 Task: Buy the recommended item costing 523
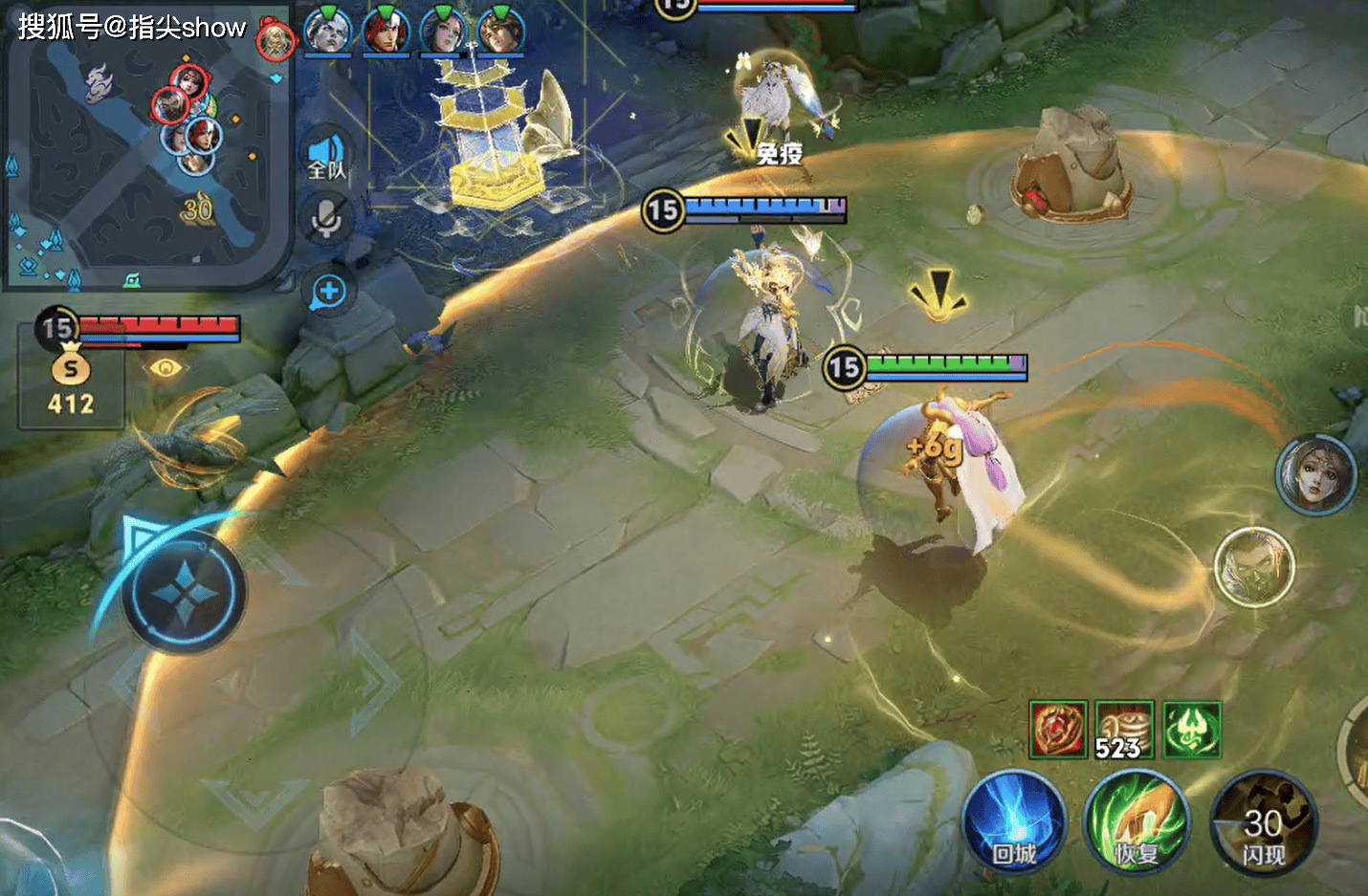[x=1124, y=730]
